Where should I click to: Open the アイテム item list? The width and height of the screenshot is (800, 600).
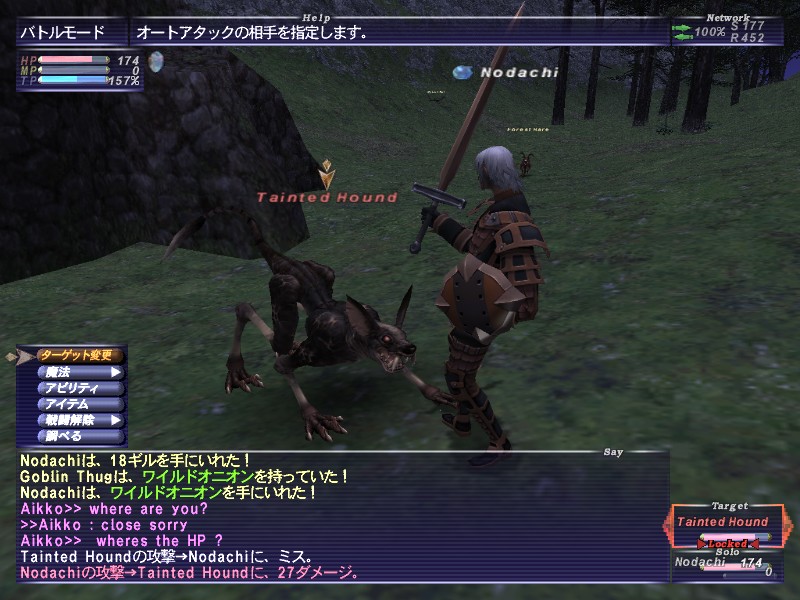coord(80,404)
